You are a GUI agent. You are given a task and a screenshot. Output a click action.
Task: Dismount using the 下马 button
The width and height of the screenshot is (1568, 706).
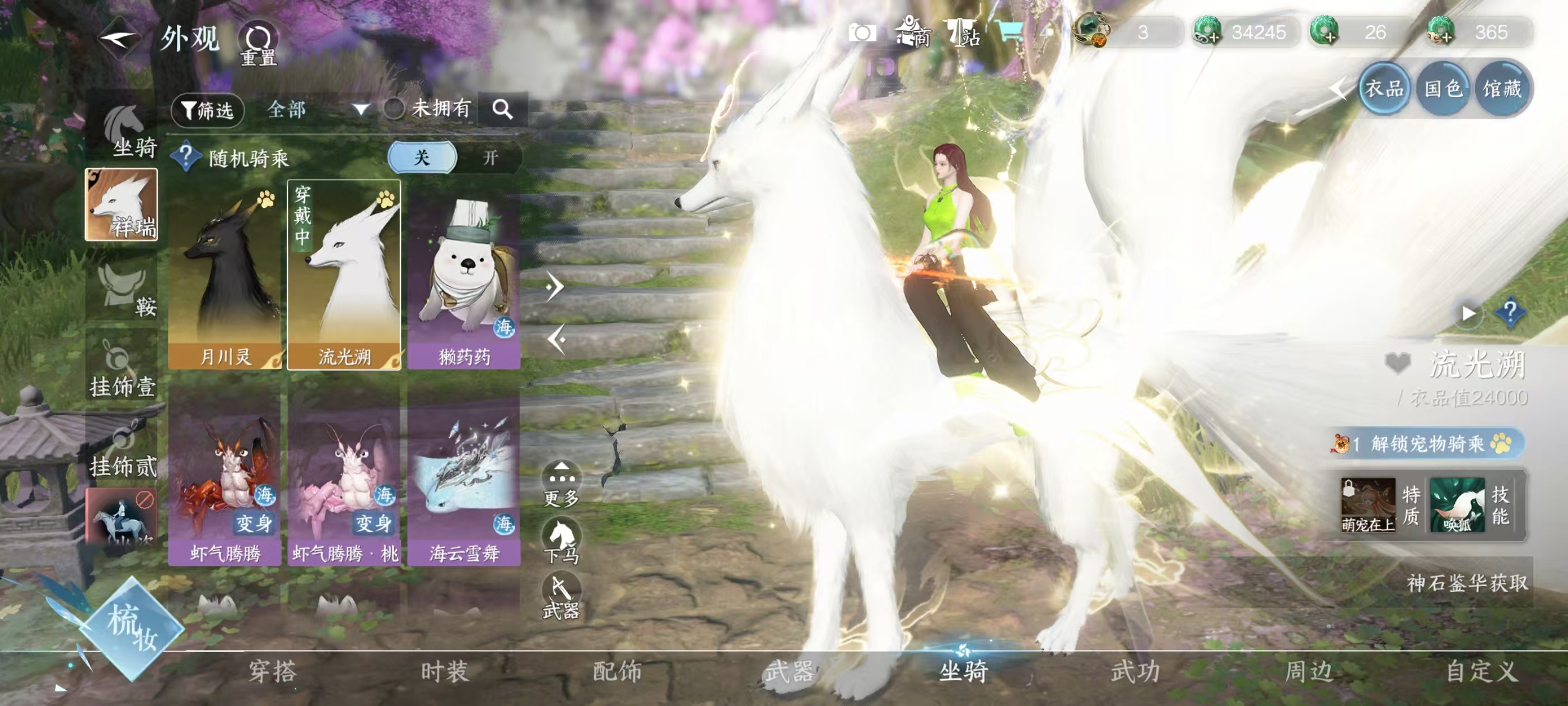pyautogui.click(x=561, y=541)
